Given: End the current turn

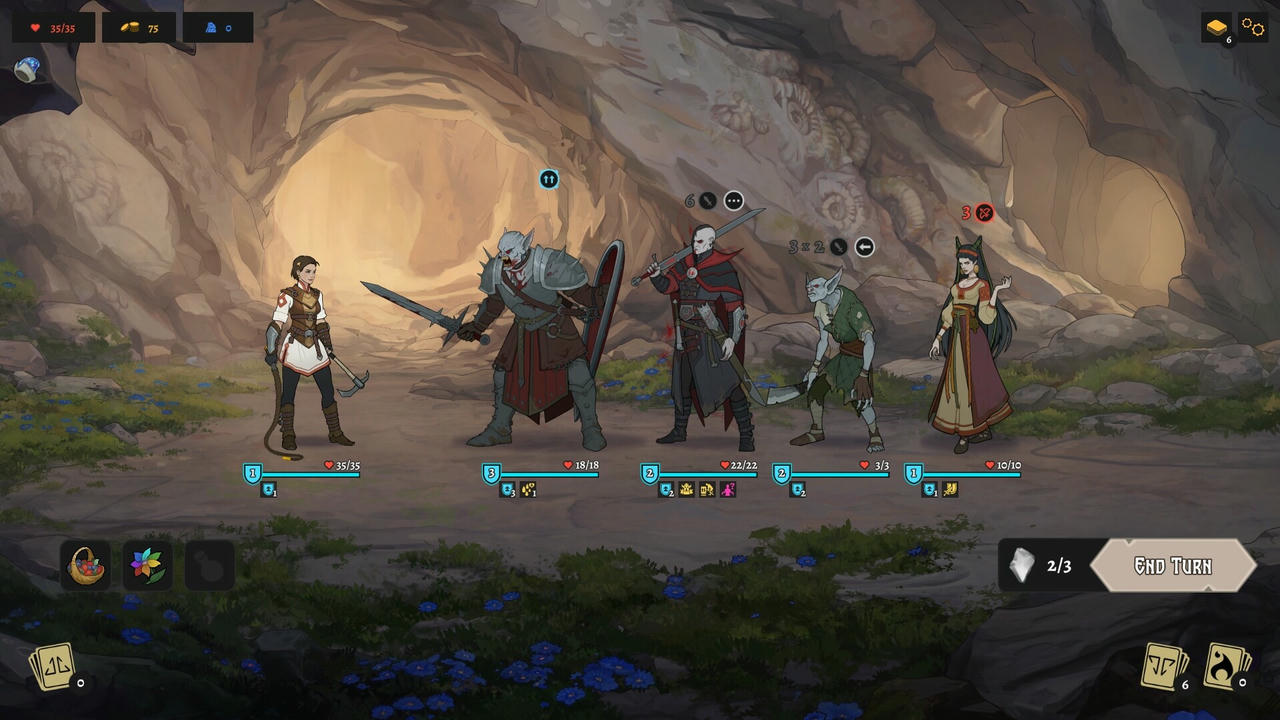Looking at the screenshot, I should tap(1172, 566).
